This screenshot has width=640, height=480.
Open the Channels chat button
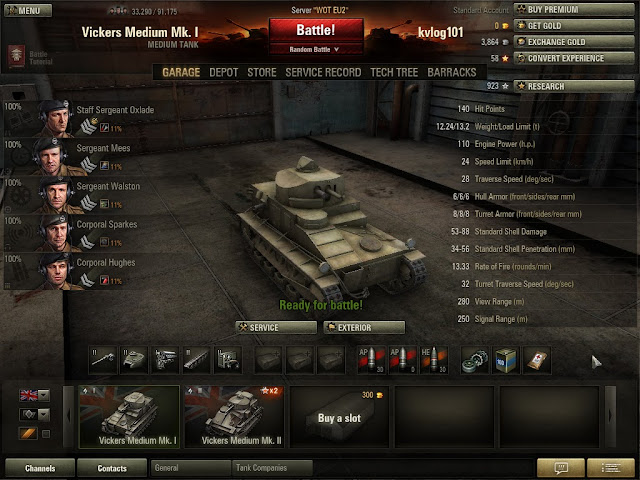[x=40, y=467]
